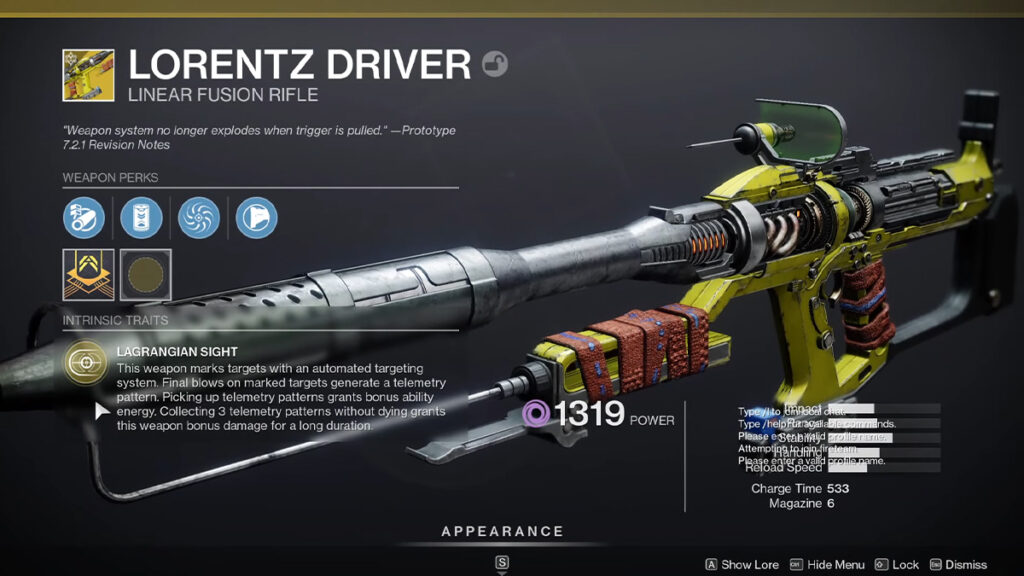
Task: Click the Lorentz Driver weapon thumbnail
Action: (88, 75)
